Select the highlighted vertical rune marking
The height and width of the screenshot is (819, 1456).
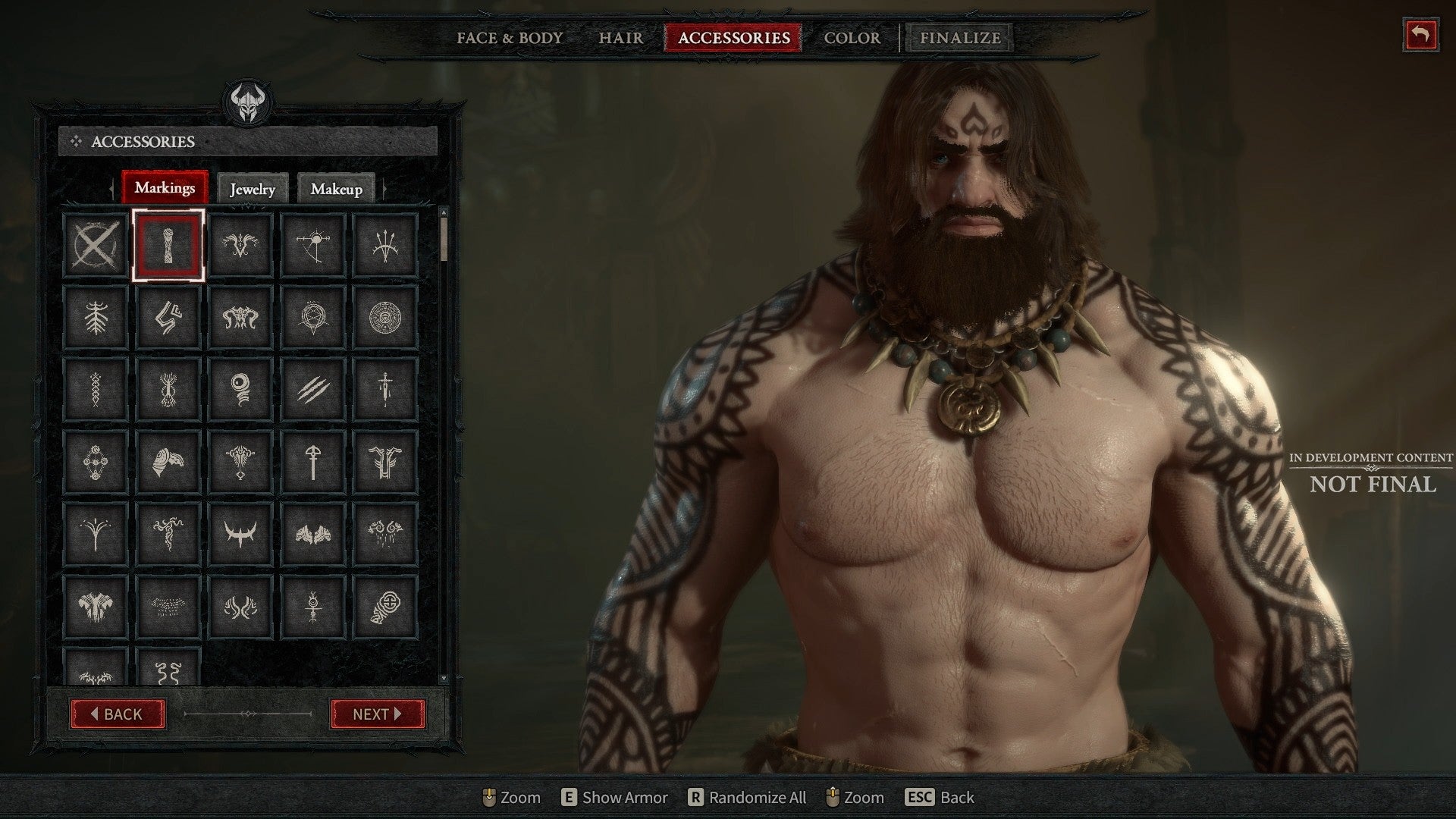[x=168, y=243]
